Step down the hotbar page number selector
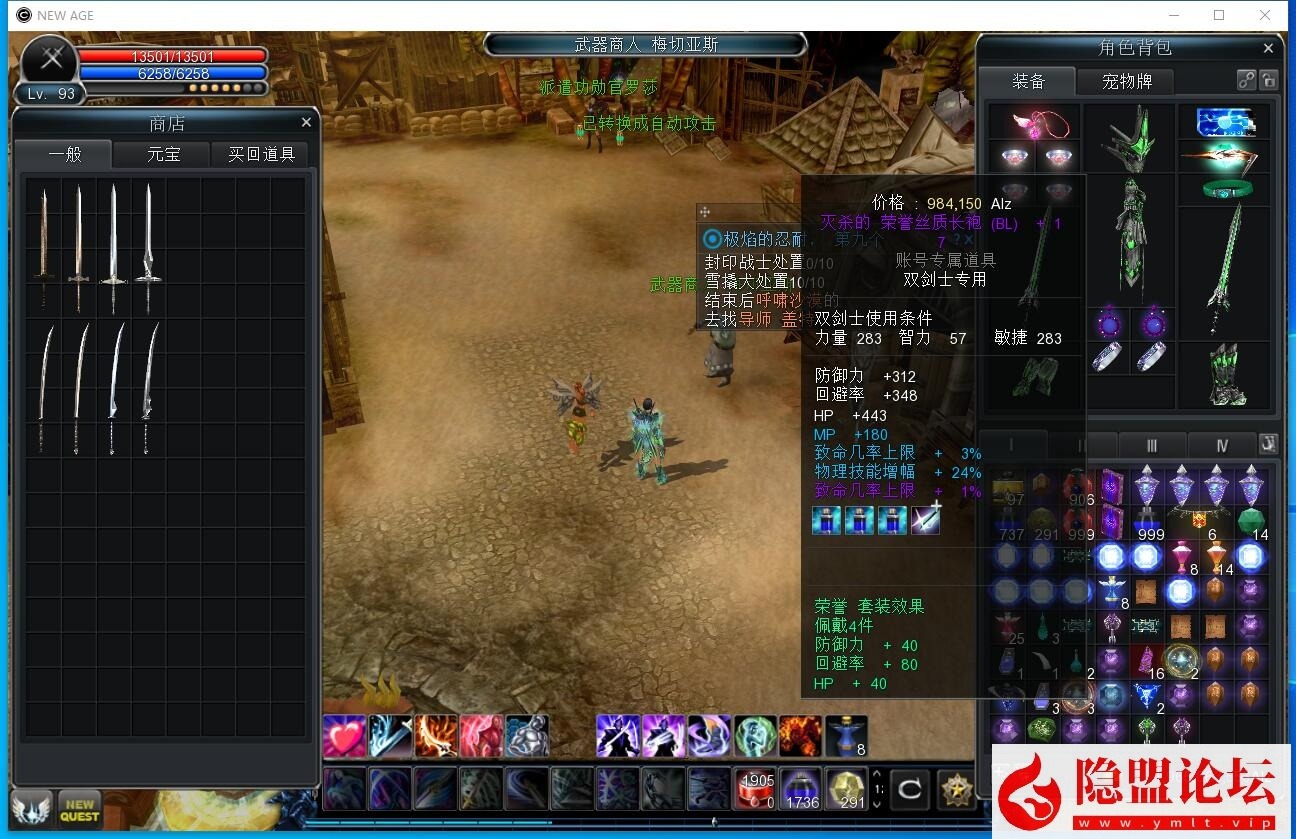 pos(878,803)
